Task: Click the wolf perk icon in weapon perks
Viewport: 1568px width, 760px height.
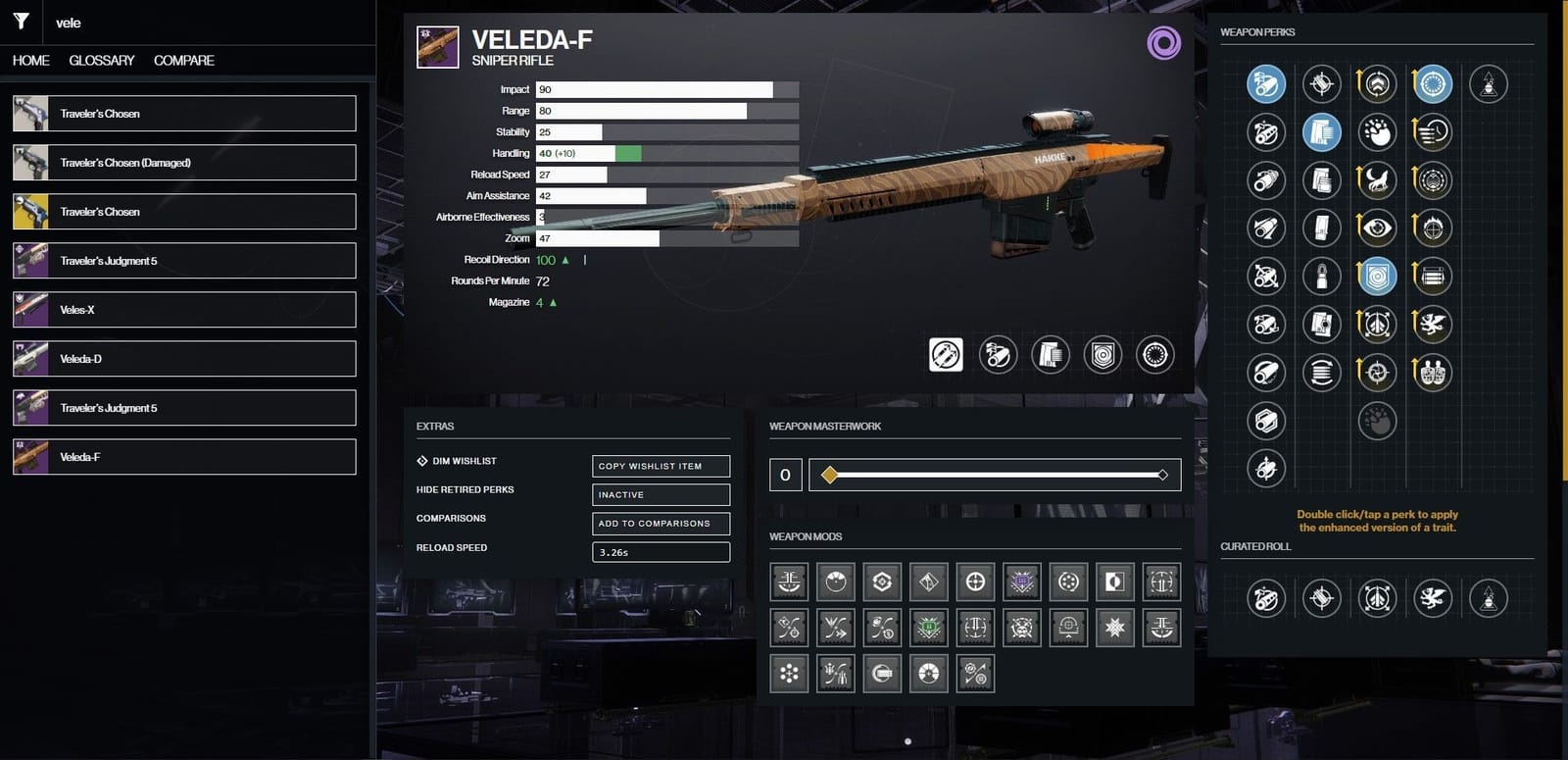Action: pos(1376,182)
